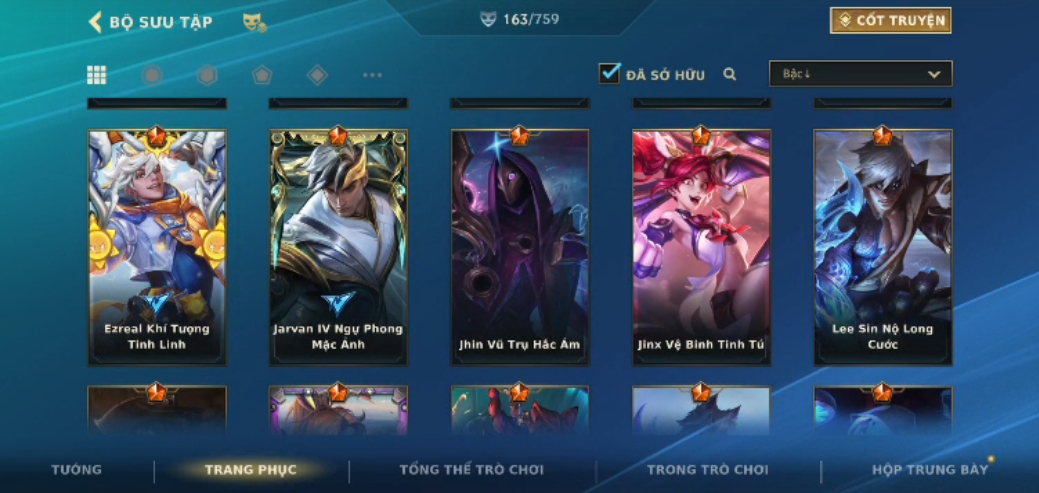The height and width of the screenshot is (493, 1039).
Task: Go back from Bộ Sưu Tập
Action: pos(96,22)
